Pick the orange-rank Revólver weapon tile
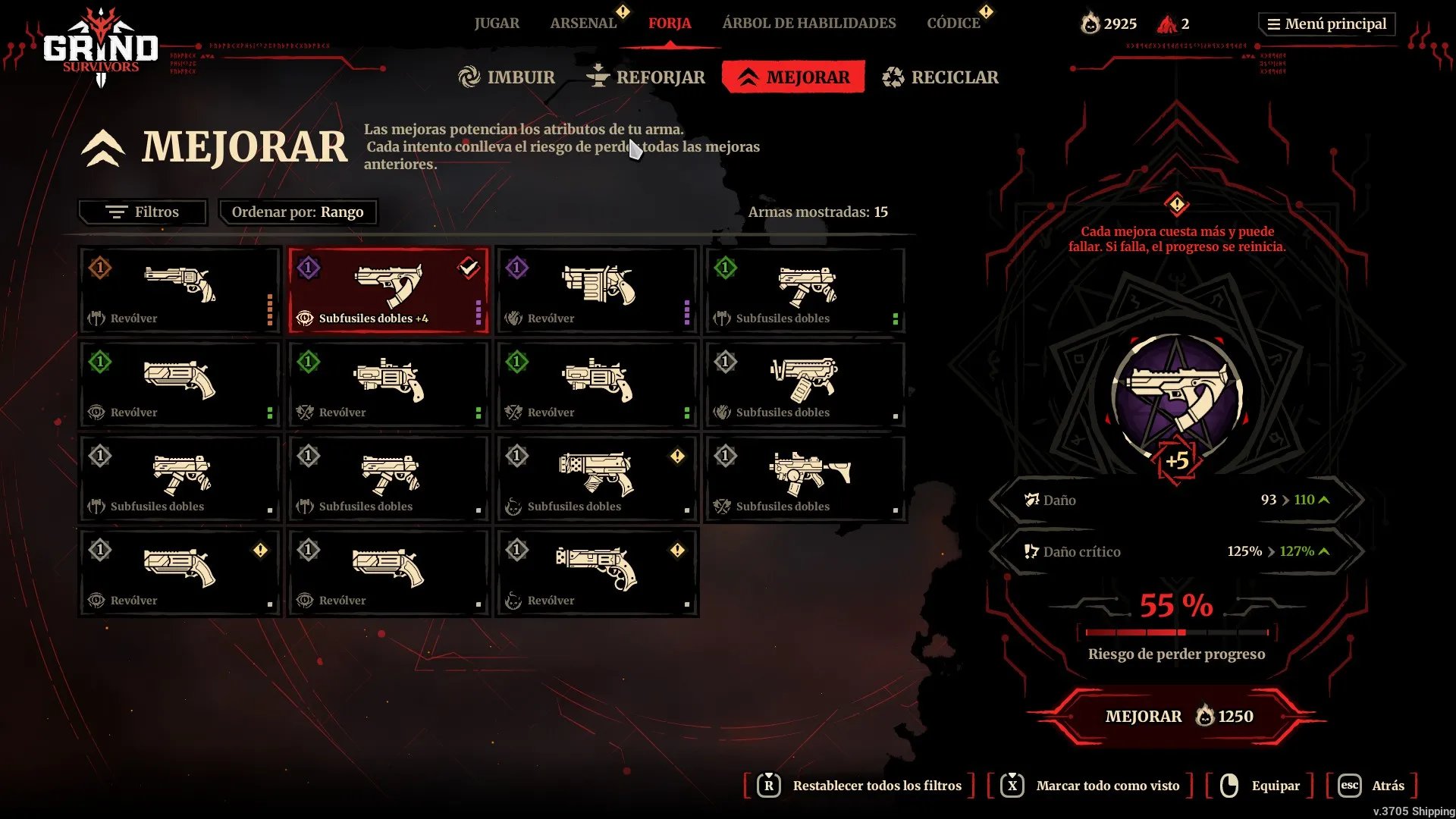1456x819 pixels. (x=180, y=290)
